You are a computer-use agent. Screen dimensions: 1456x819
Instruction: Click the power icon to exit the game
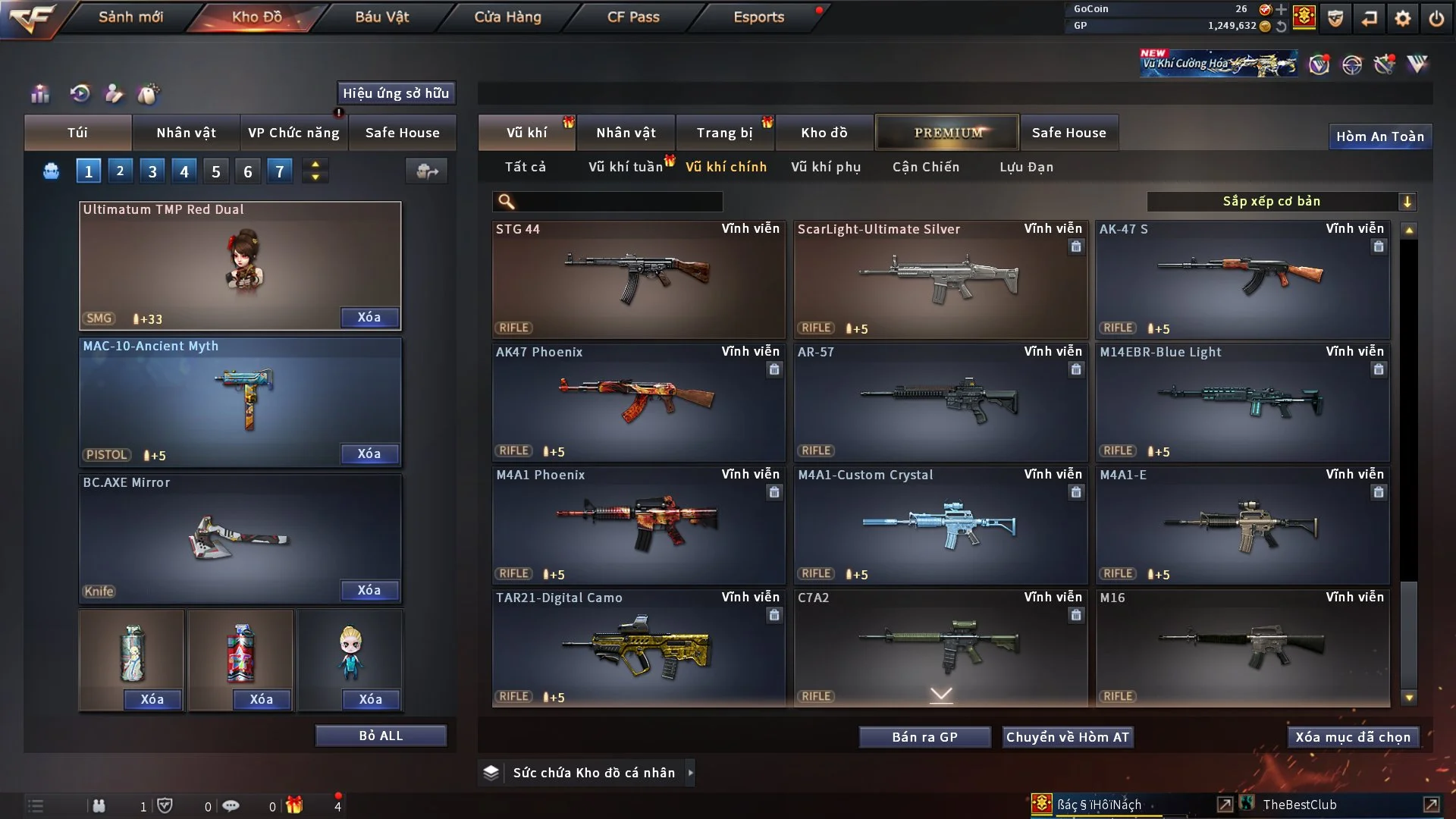[1435, 17]
